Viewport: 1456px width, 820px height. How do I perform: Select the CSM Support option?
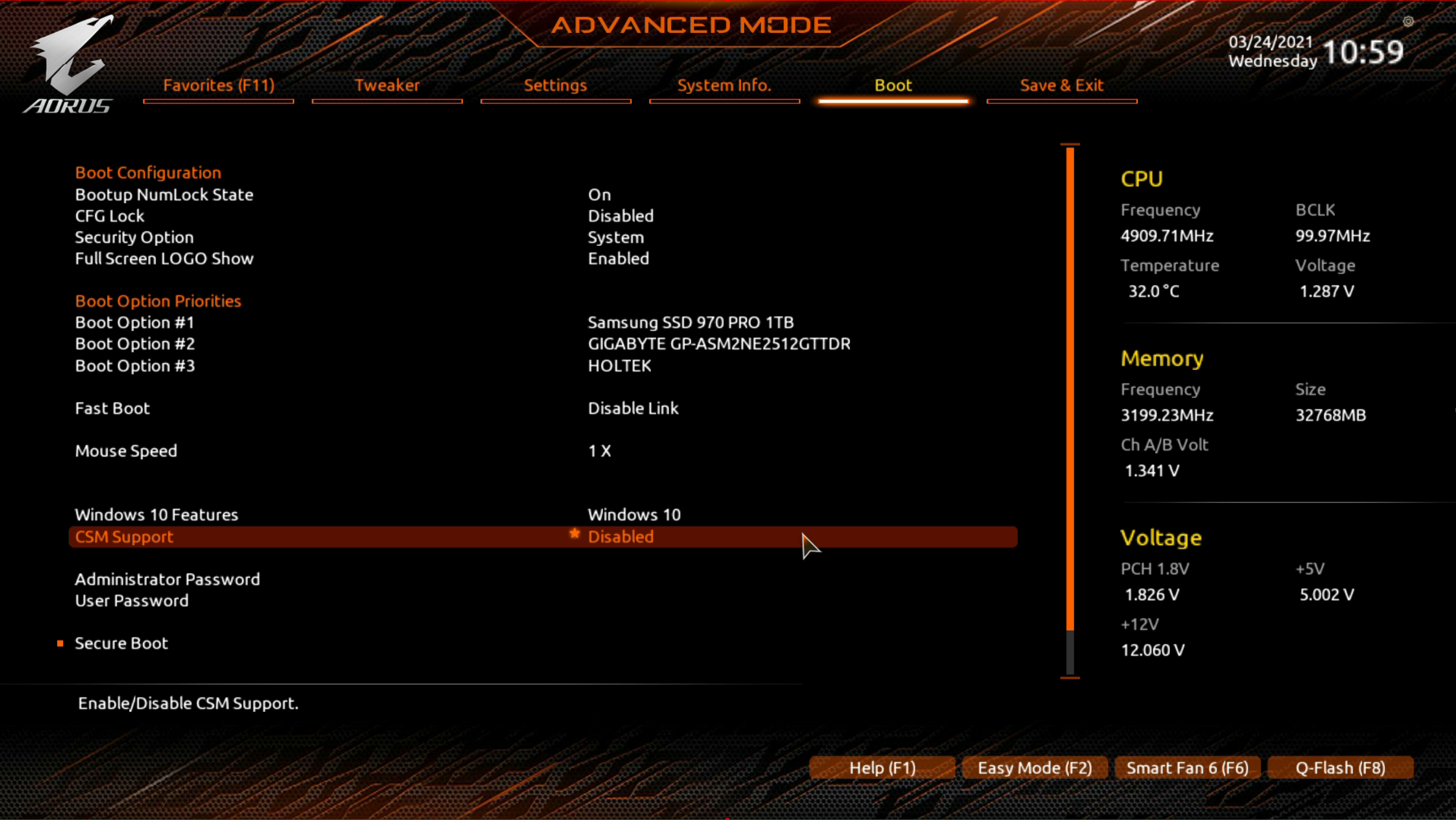(x=124, y=537)
